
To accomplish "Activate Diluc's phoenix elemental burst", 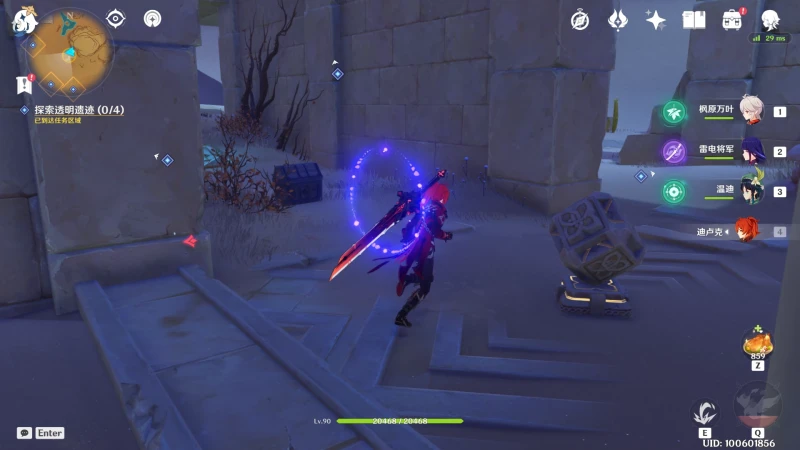I will 757,405.
